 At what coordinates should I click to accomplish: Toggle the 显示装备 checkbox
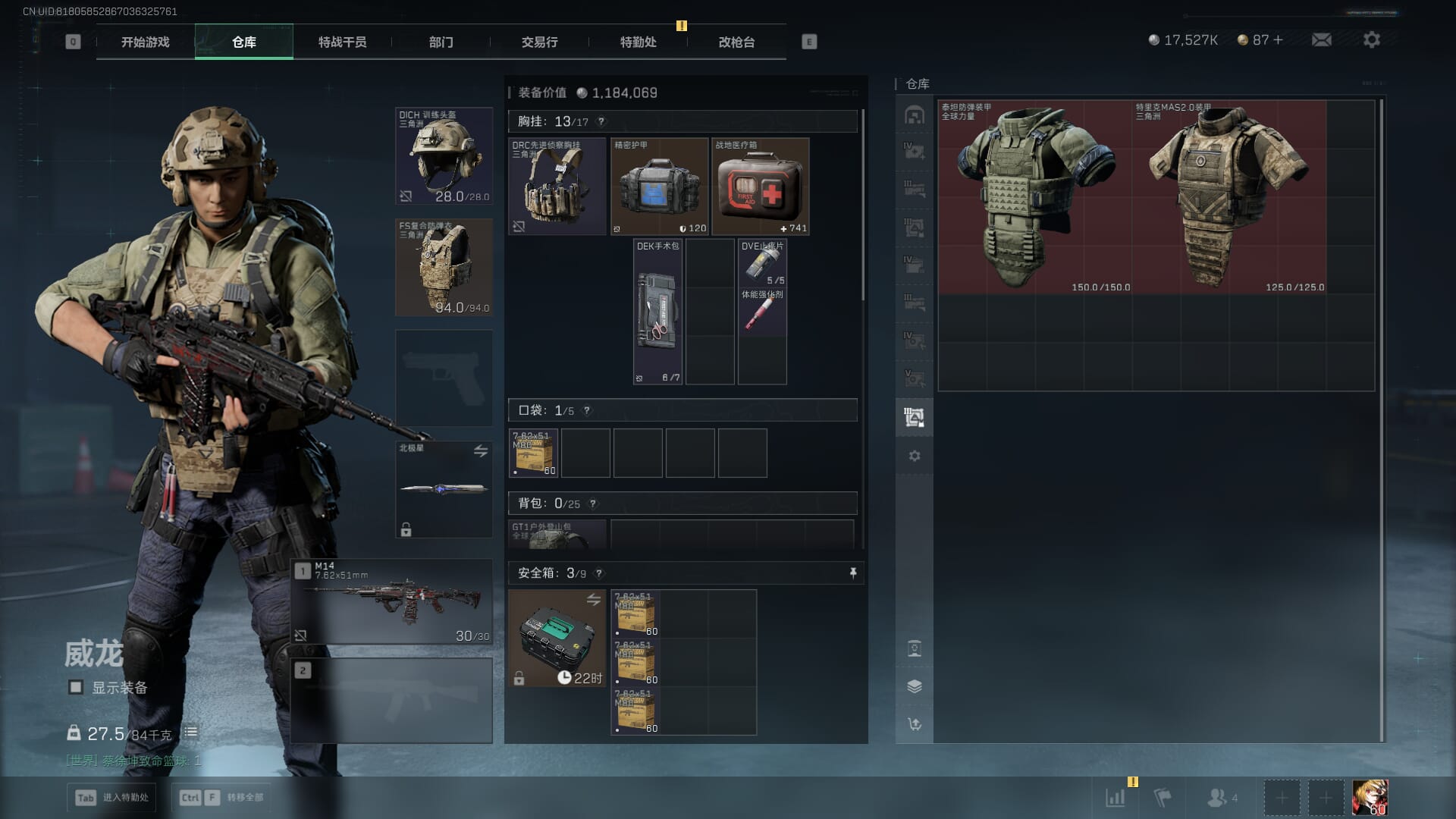tap(76, 687)
